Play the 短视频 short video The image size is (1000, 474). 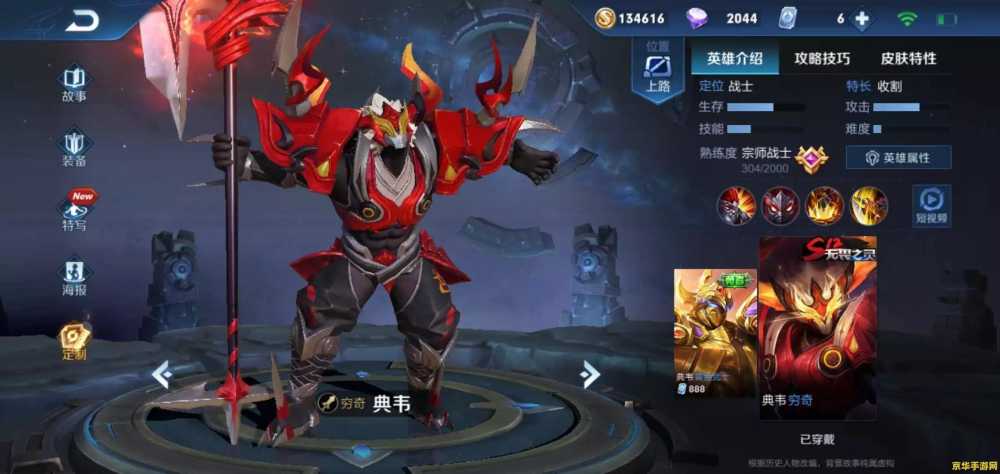pos(930,205)
